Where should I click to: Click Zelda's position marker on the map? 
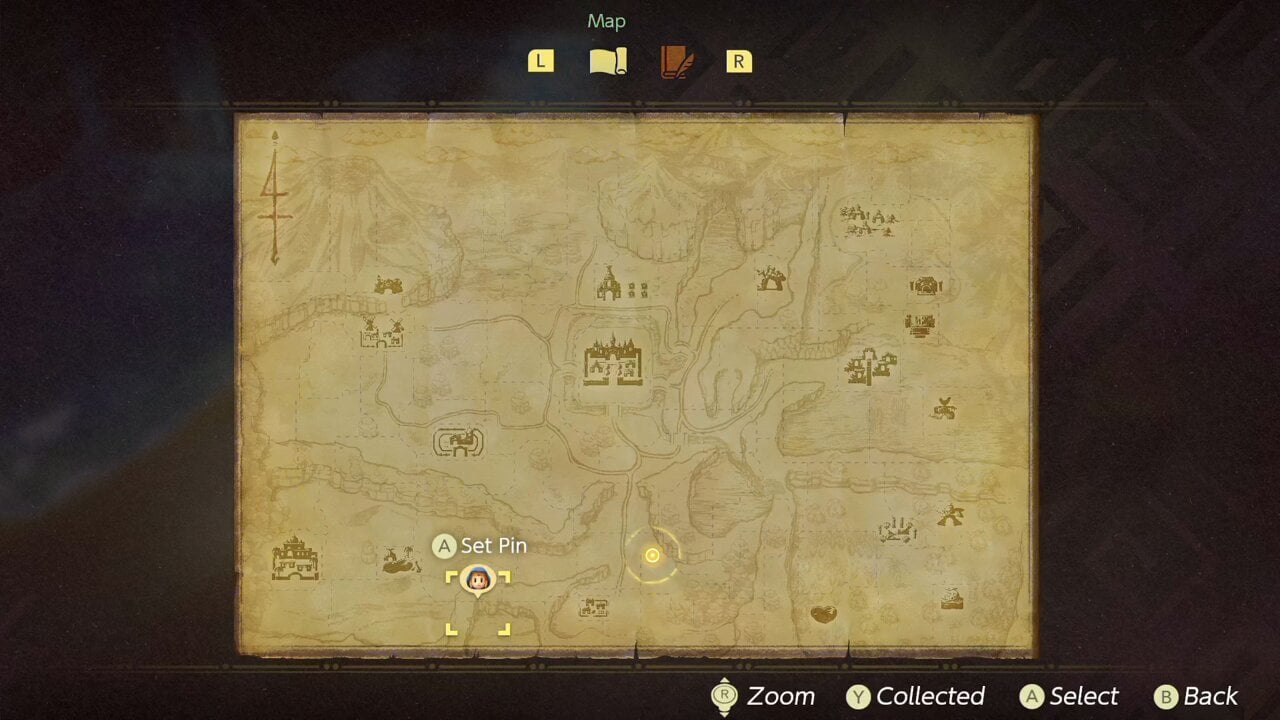point(478,580)
